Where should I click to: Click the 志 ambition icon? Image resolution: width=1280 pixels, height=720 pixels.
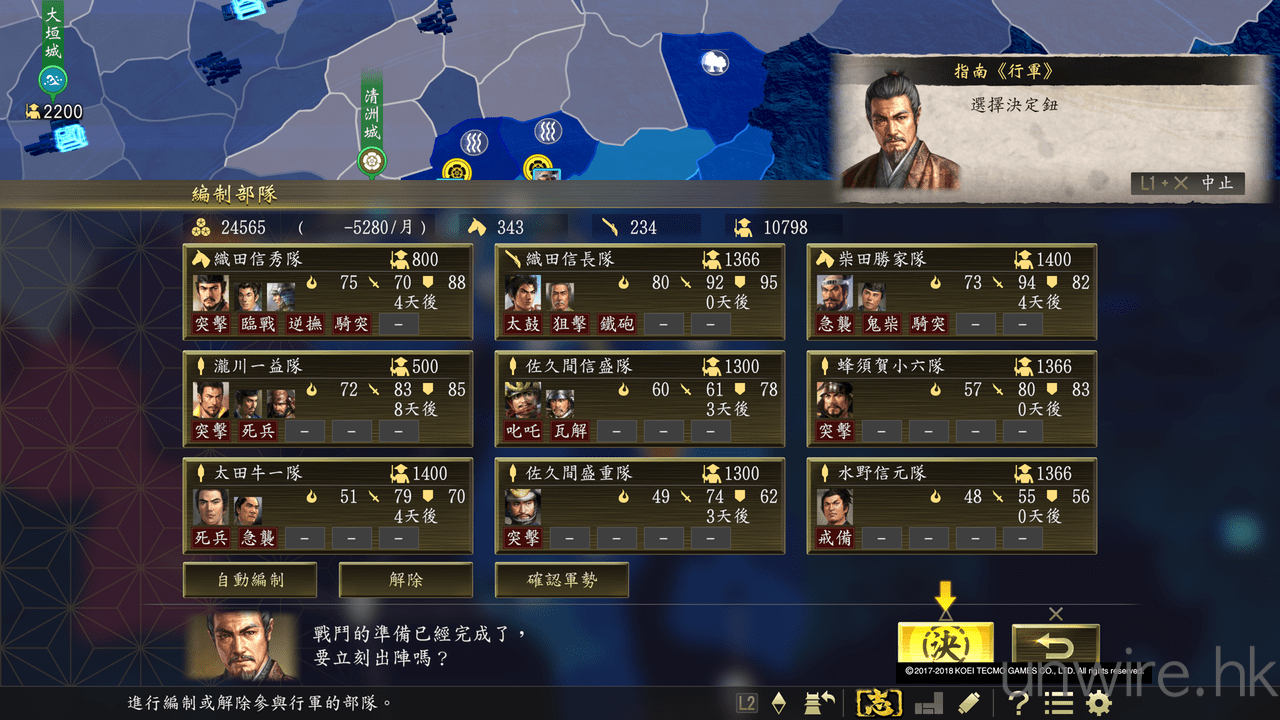point(879,703)
